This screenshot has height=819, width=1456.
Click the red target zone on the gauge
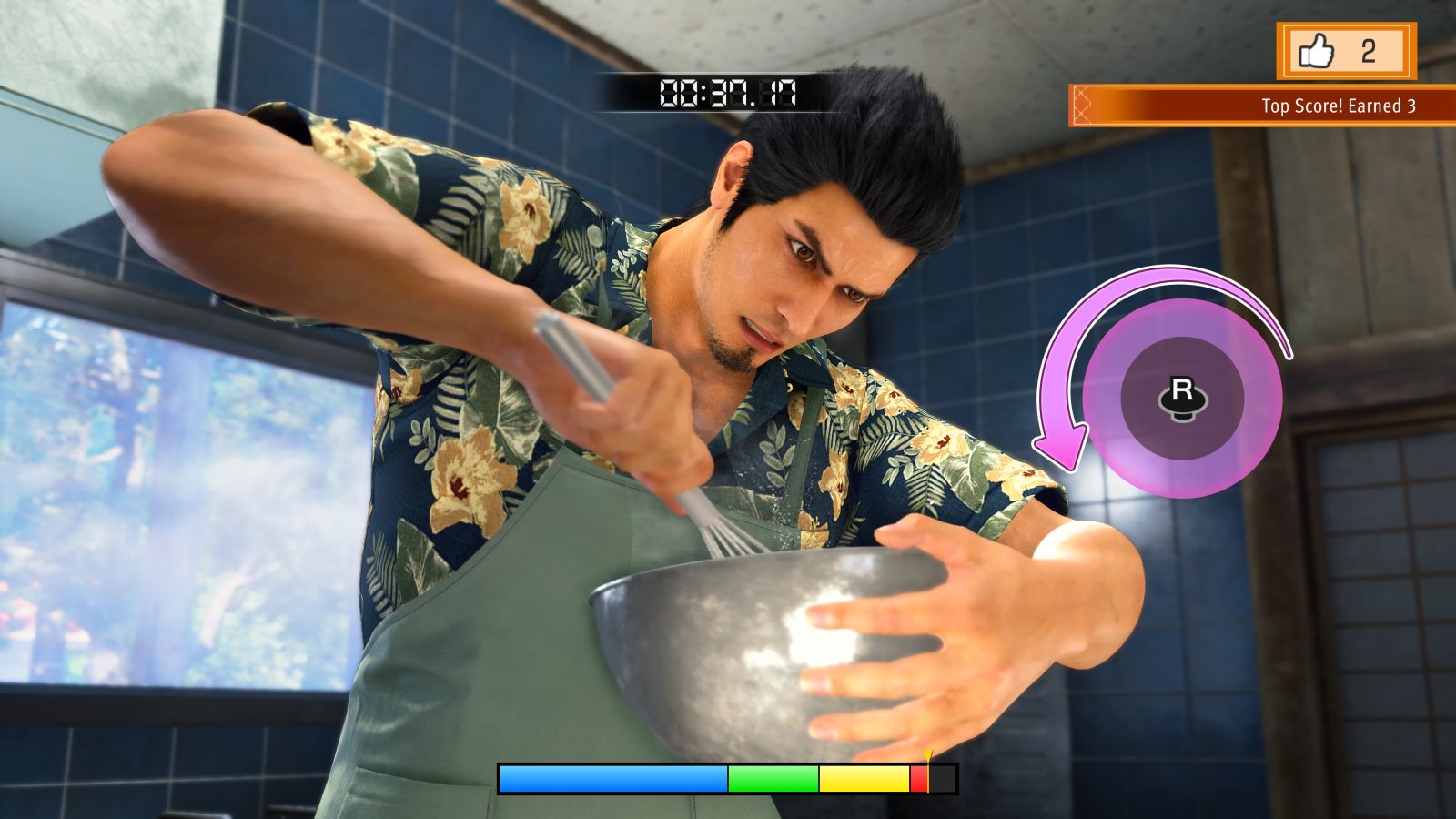click(x=921, y=778)
